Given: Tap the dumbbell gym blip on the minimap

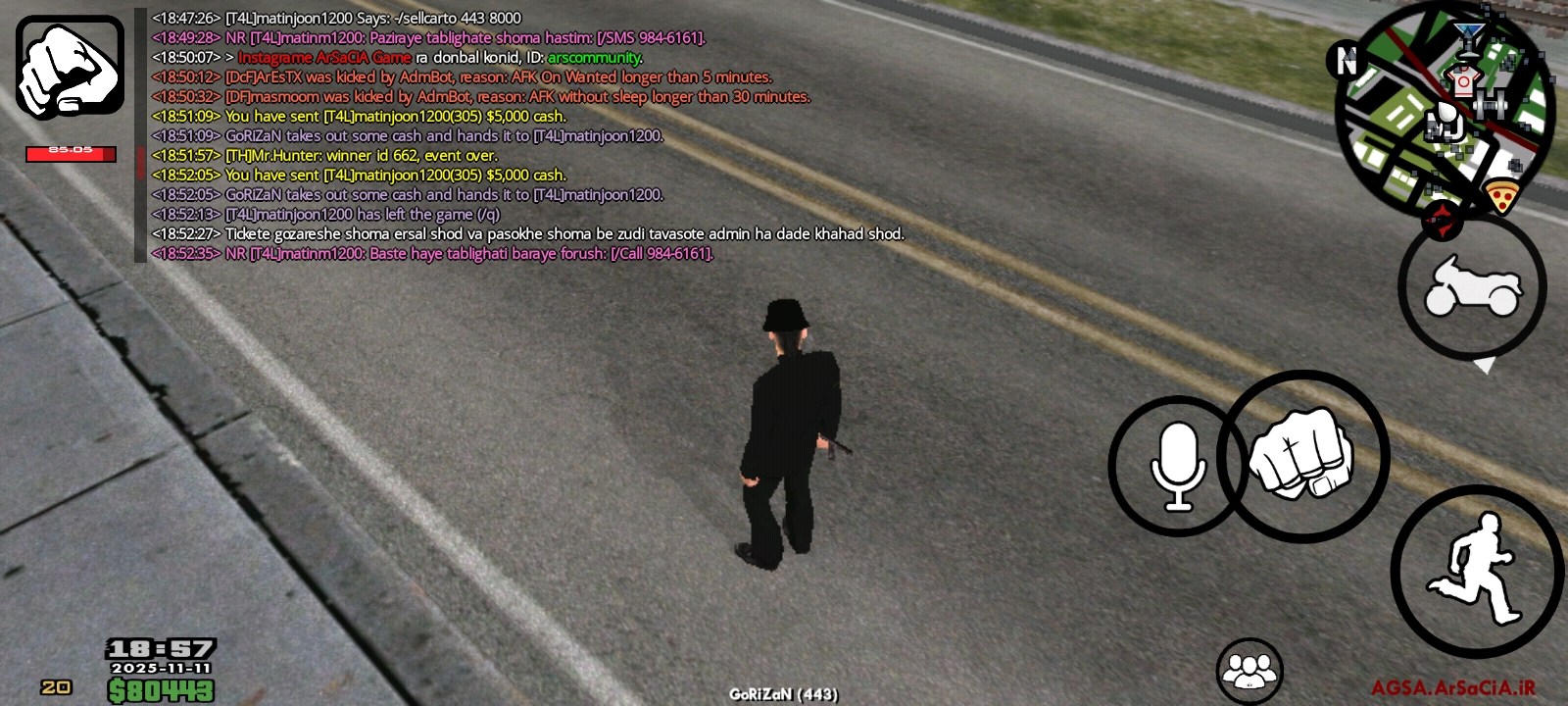Looking at the screenshot, I should click(1490, 103).
